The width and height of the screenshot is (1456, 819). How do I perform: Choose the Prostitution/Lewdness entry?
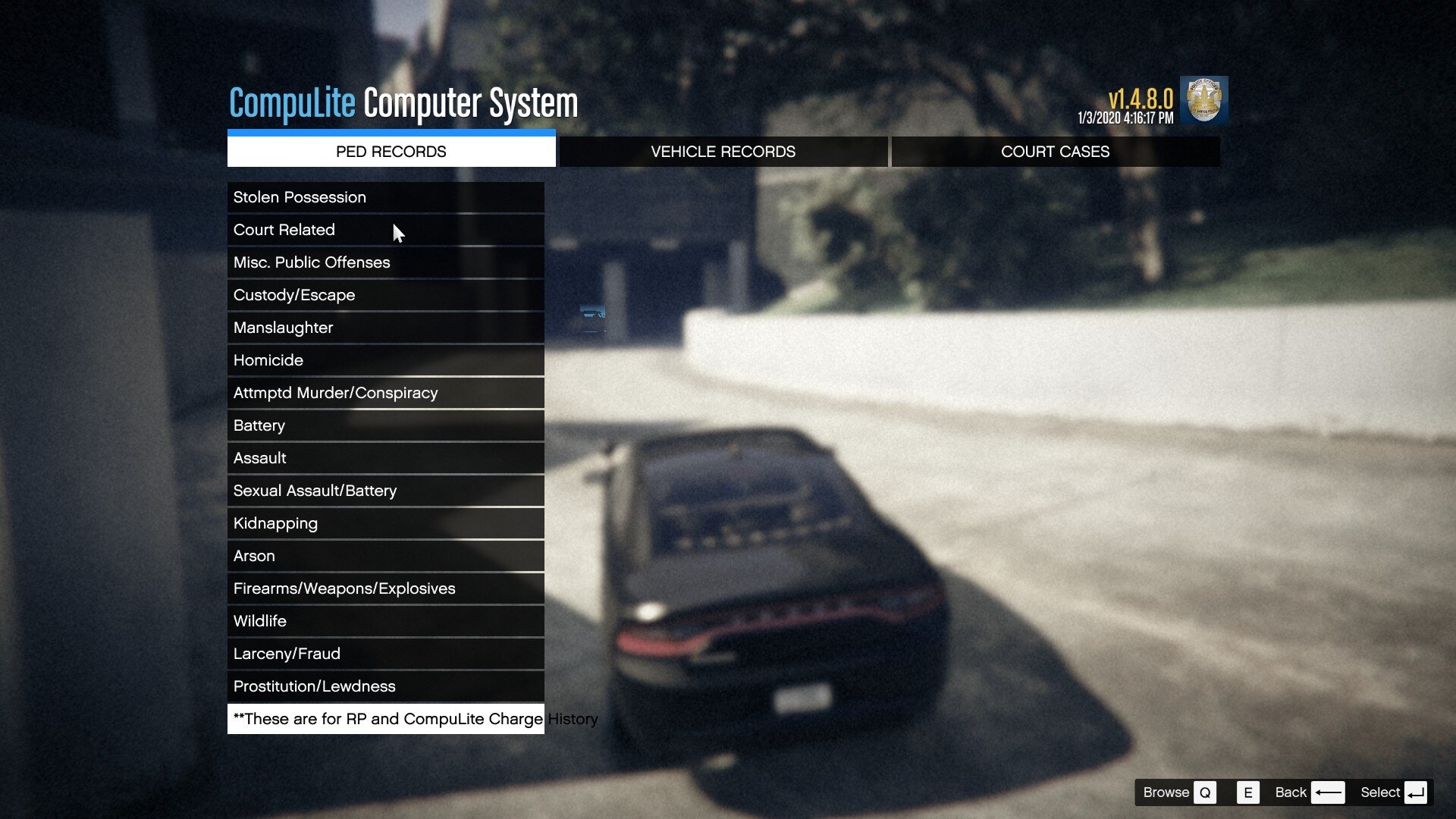pos(385,686)
